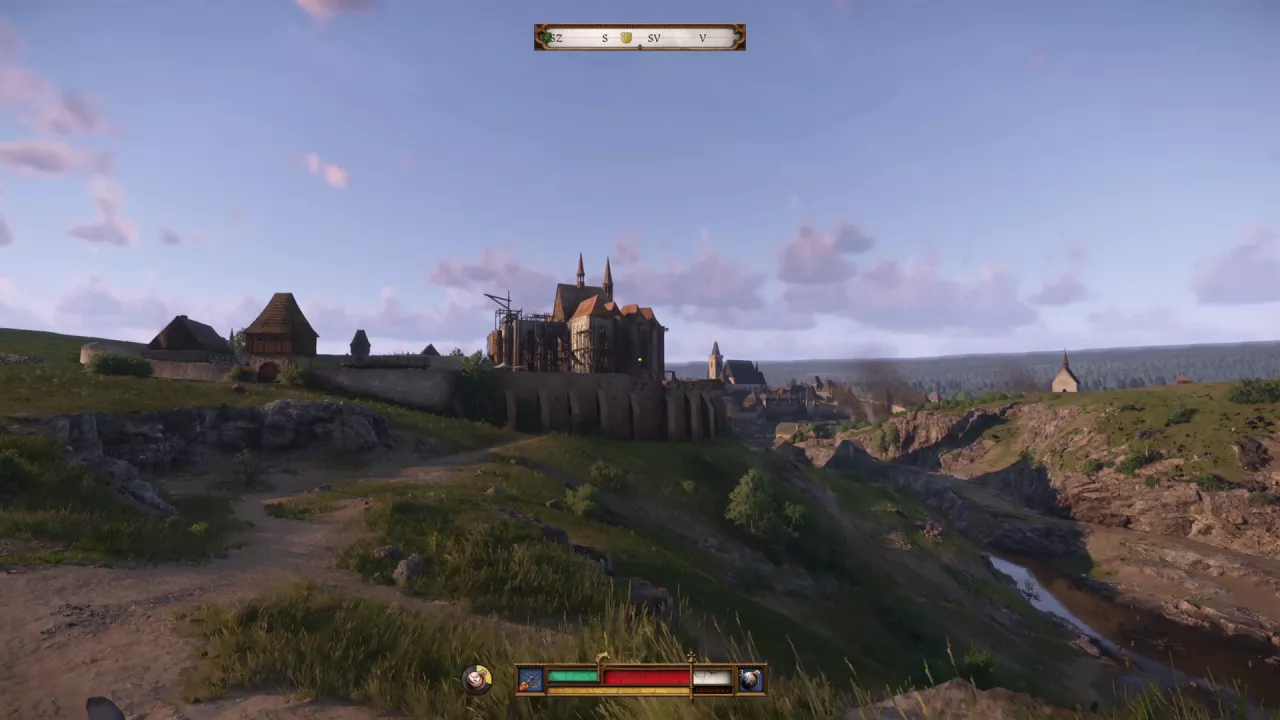Click the SZ compass direction label
Viewport: 1280px width, 720px height.
coord(557,38)
